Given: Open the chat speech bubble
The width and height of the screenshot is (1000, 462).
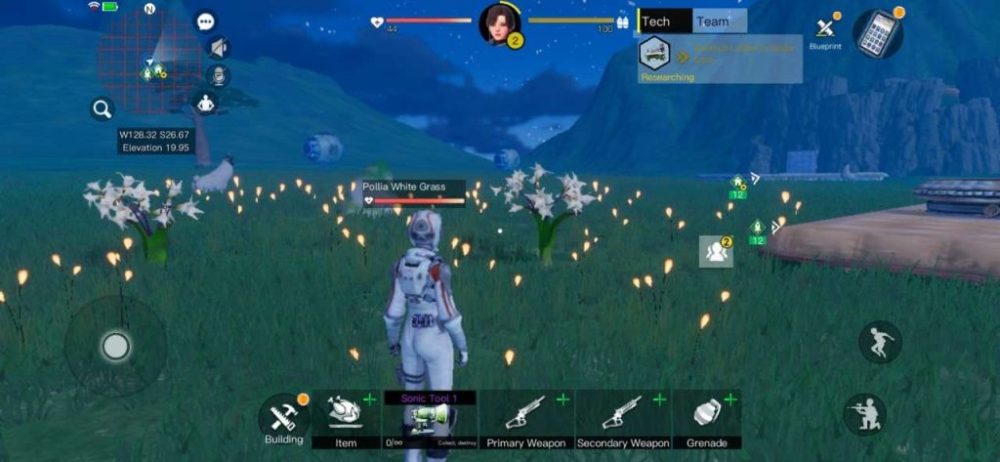Looking at the screenshot, I should [206, 22].
